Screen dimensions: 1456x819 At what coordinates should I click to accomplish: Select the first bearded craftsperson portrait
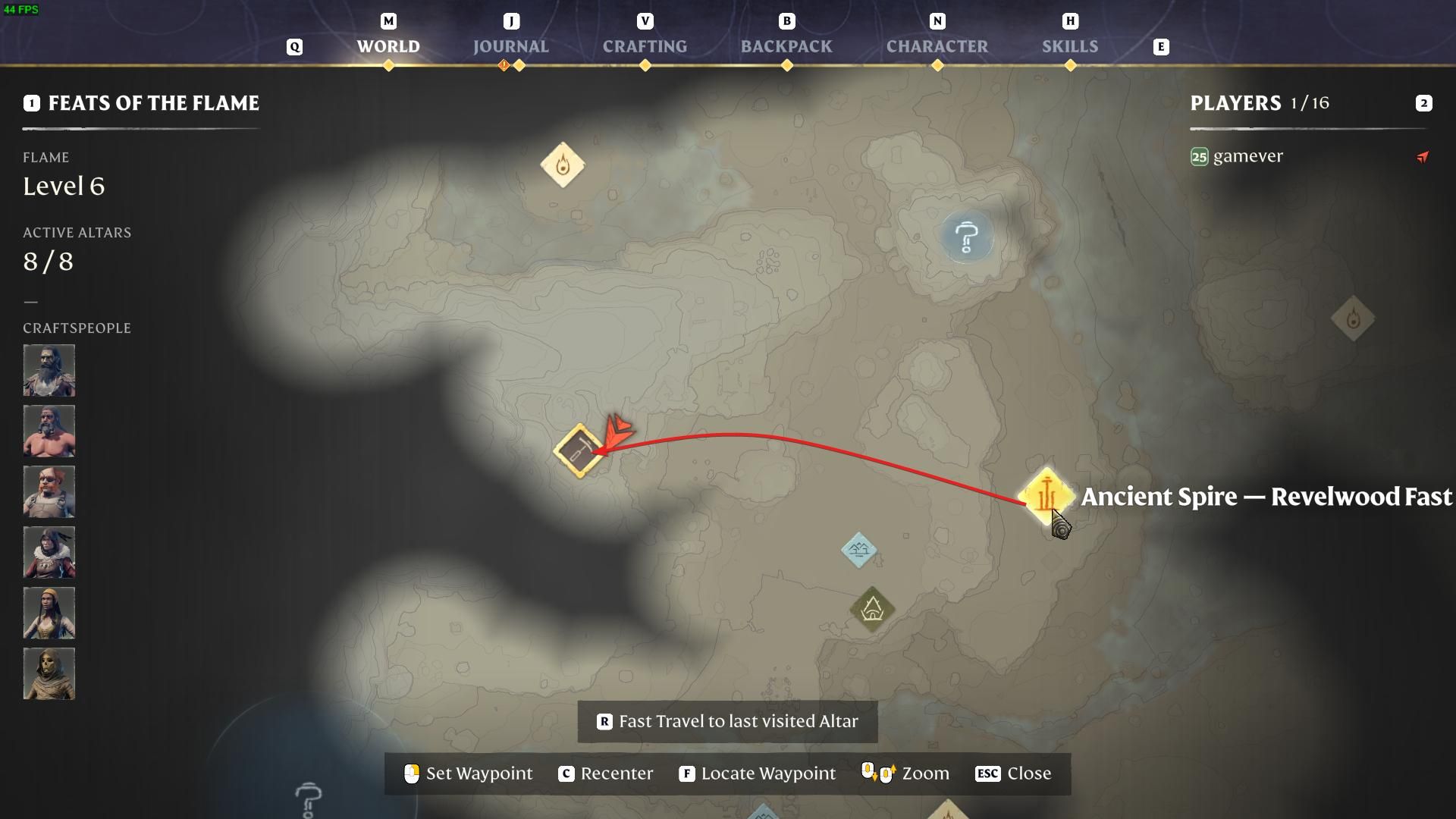point(49,370)
